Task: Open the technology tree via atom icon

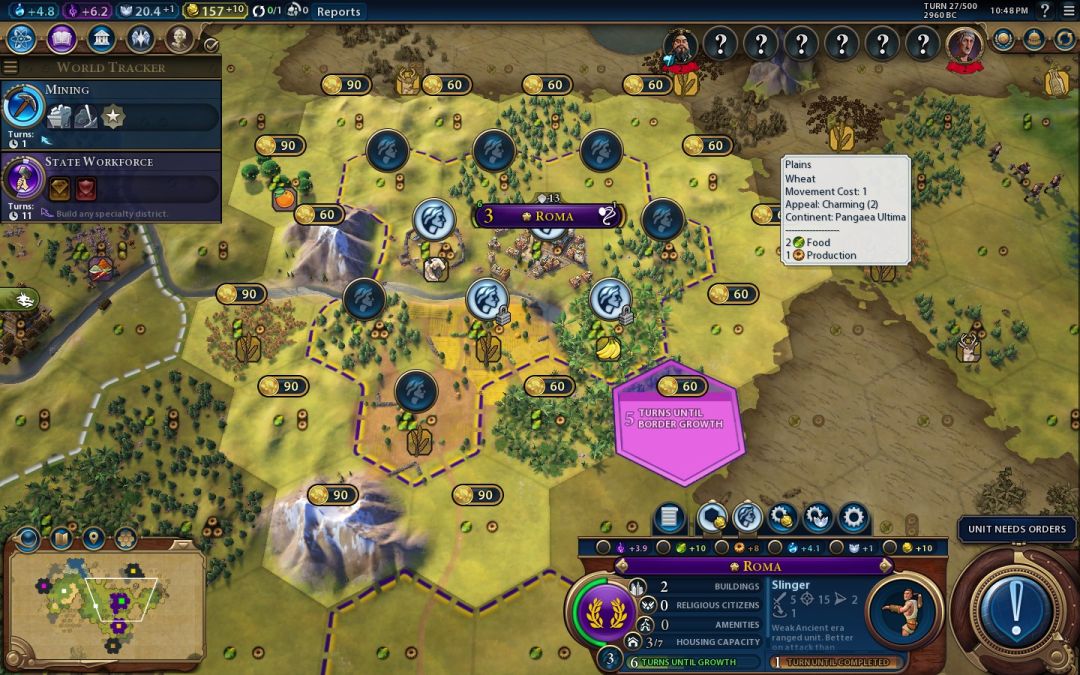Action: (x=21, y=39)
